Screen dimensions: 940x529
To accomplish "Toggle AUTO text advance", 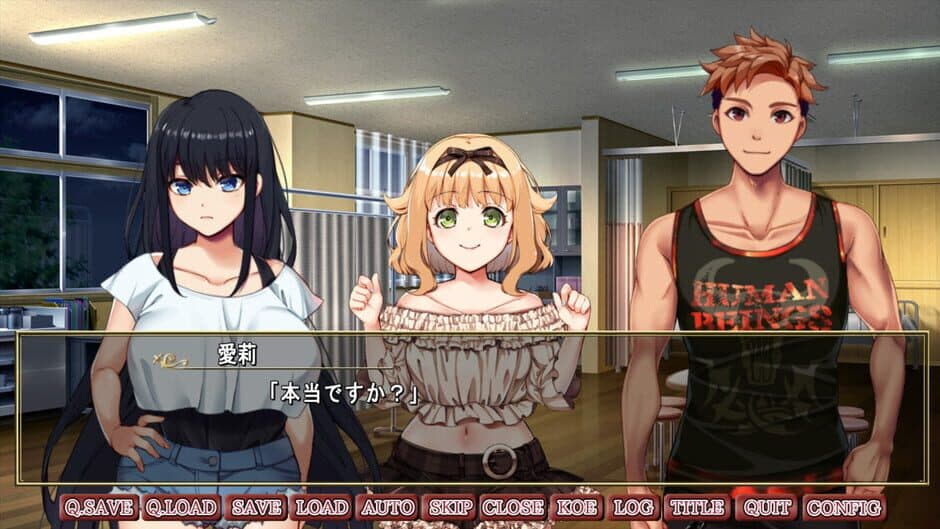I will pos(387,508).
